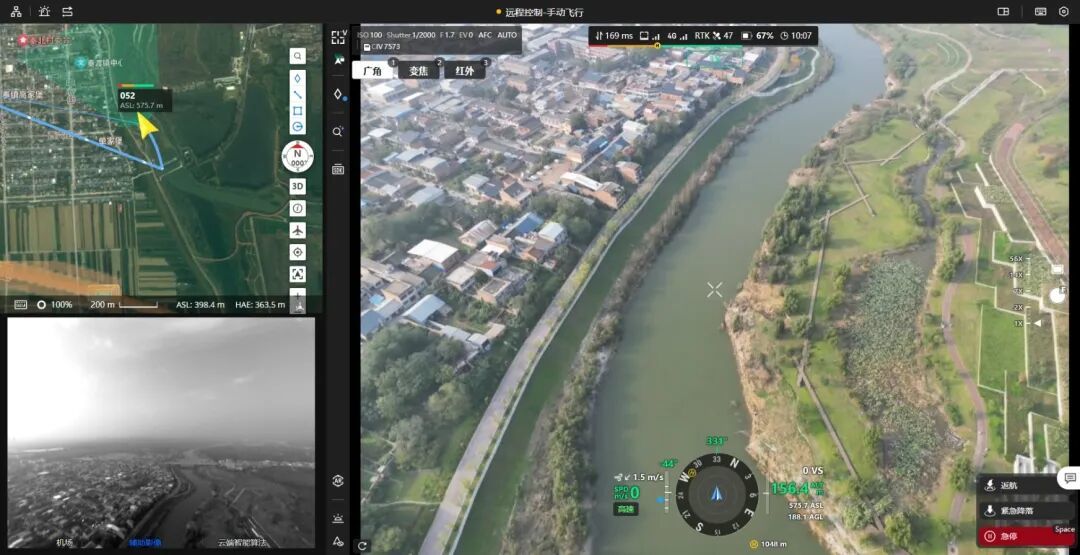Select the airplane icon in map toolbar

298,230
